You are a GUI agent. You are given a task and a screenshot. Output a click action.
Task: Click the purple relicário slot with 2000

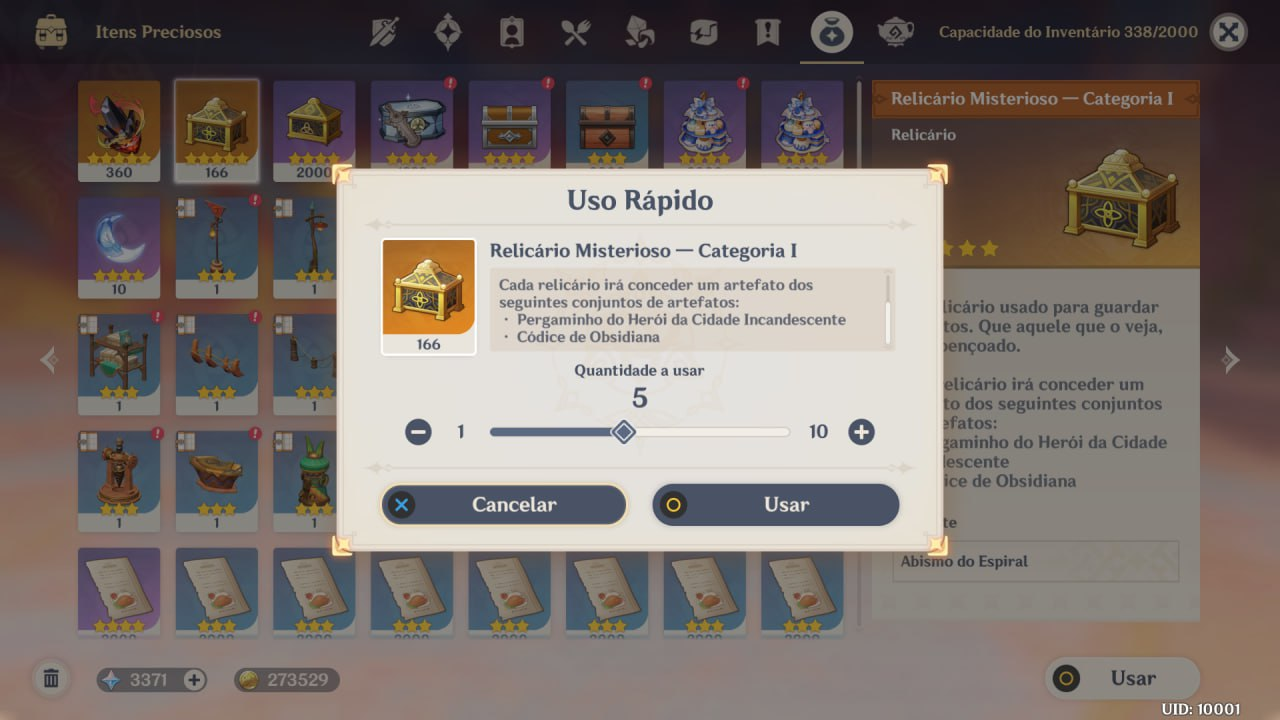[314, 130]
